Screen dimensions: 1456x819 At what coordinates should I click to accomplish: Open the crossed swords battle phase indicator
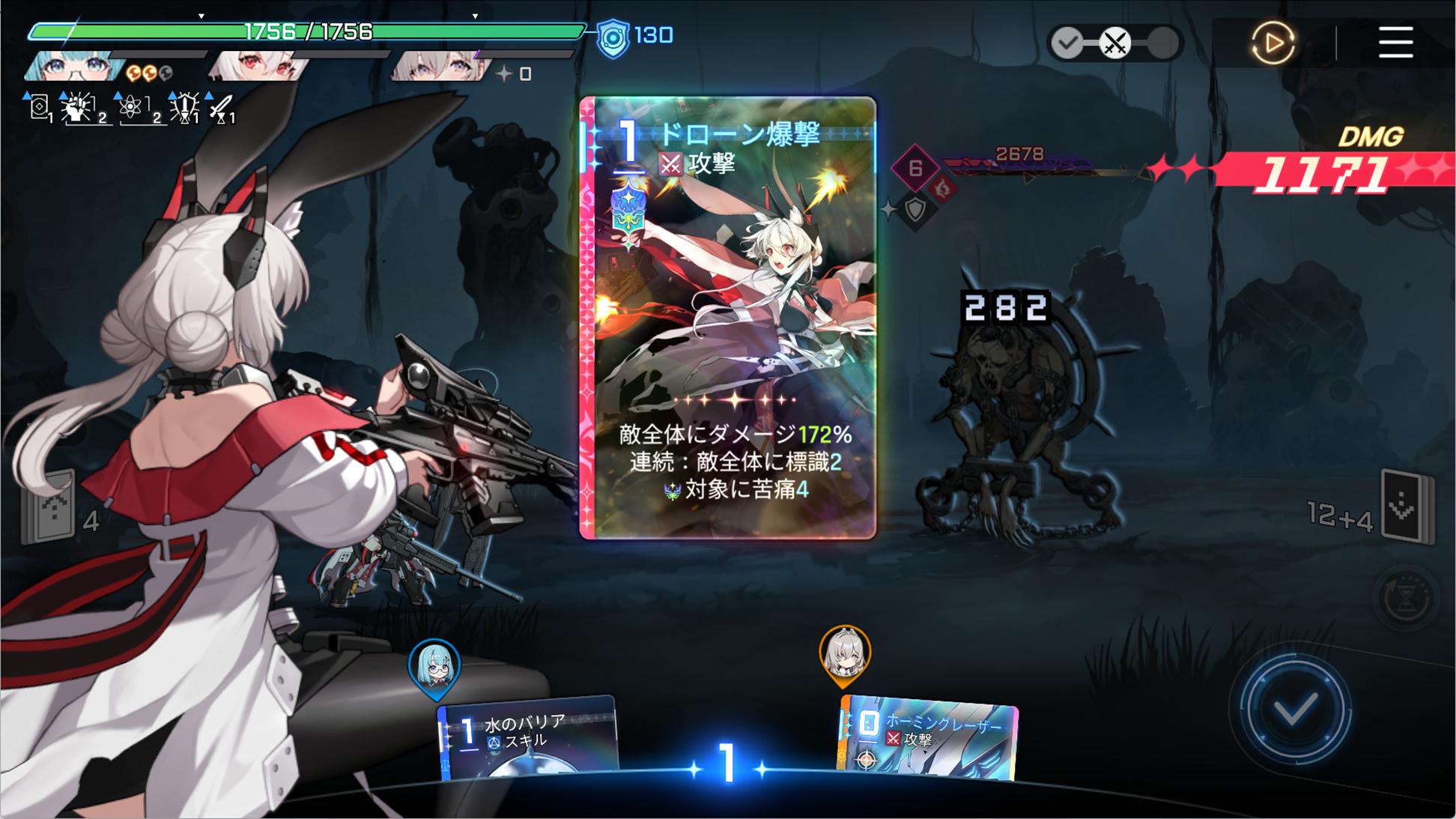coord(1115,43)
